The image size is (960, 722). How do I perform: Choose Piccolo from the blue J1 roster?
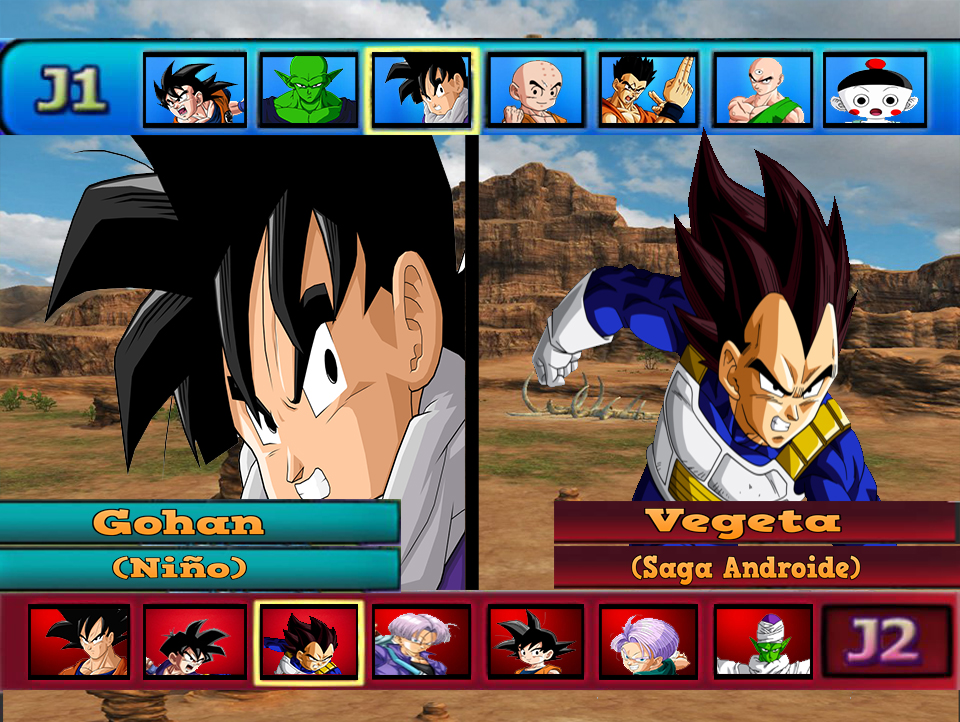coord(309,90)
